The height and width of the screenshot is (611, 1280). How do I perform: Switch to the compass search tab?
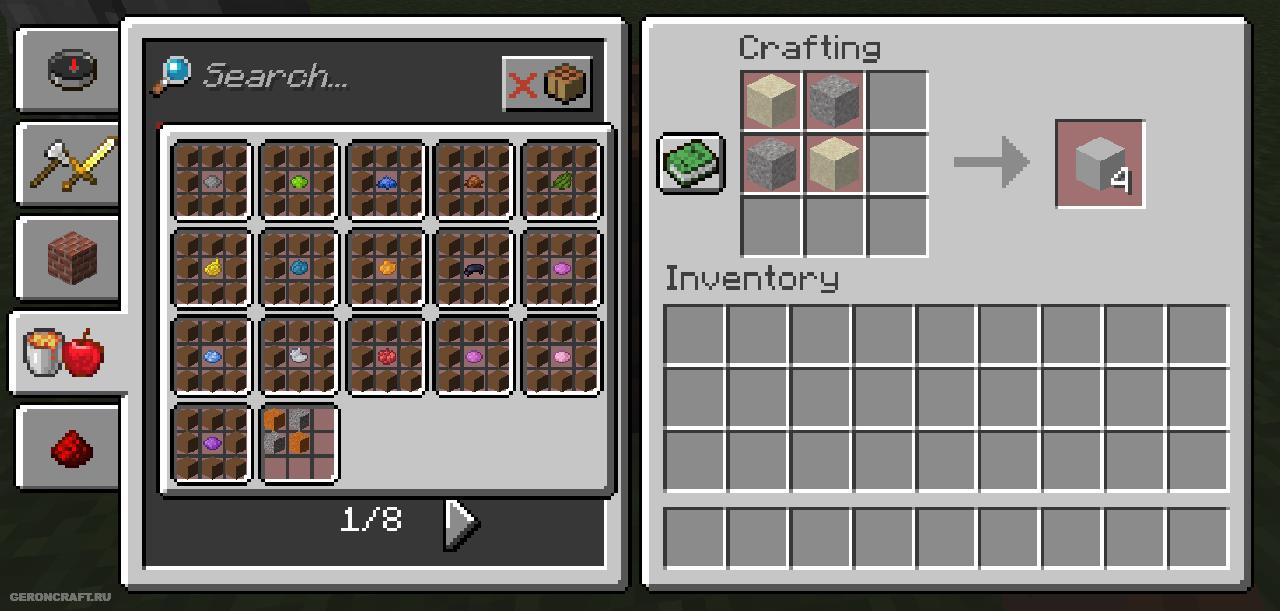(x=70, y=69)
